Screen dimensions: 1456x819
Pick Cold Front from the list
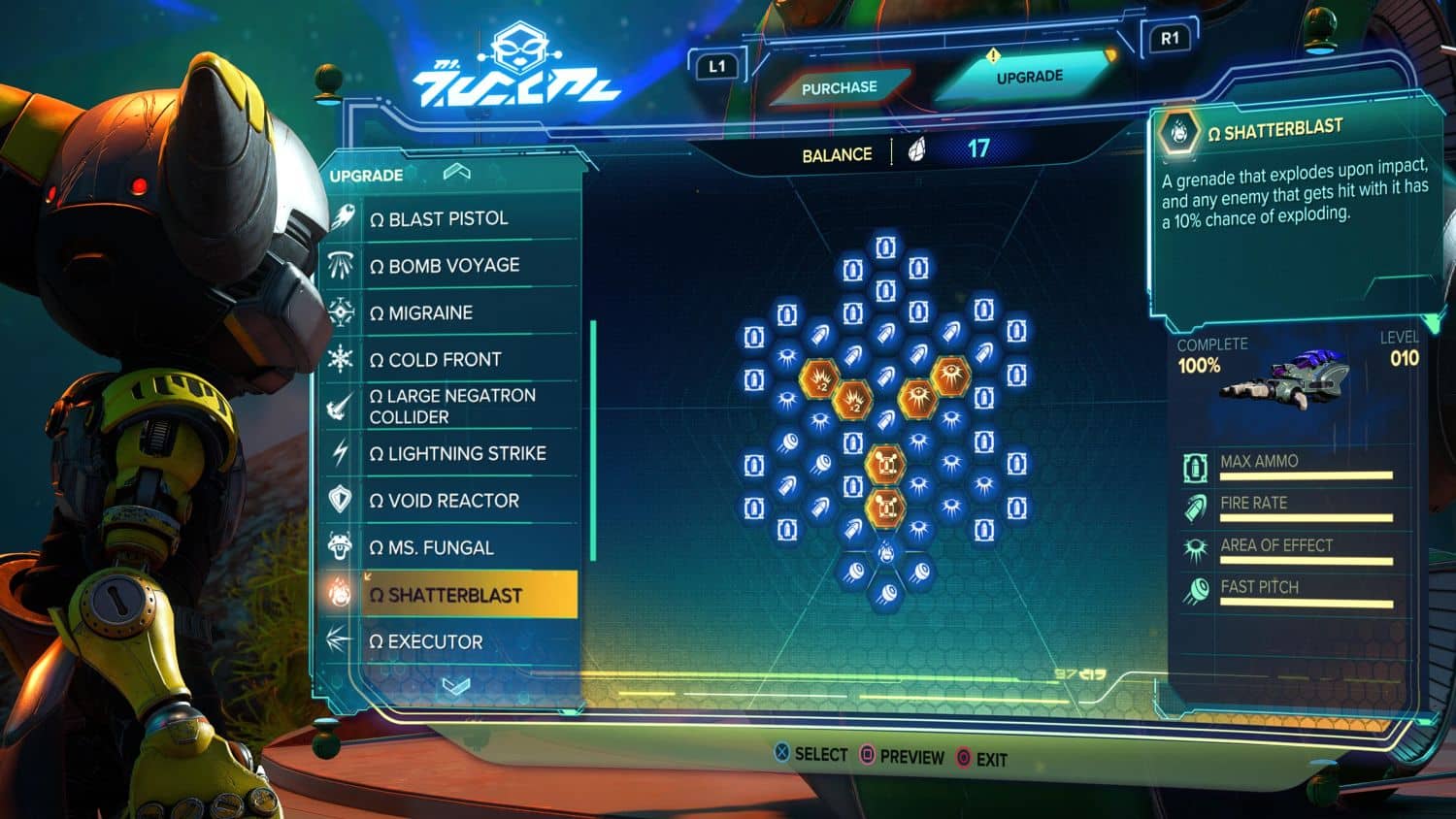445,359
